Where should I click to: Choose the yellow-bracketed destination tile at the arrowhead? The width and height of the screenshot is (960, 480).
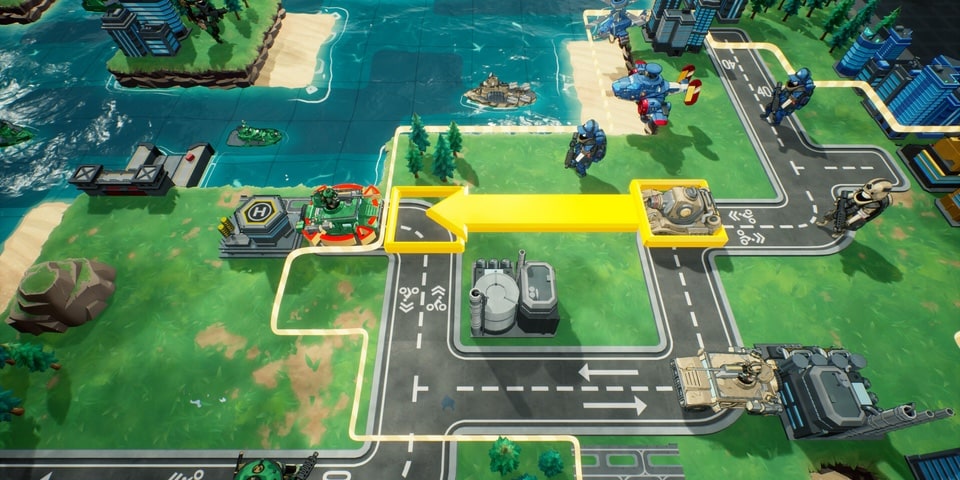tap(424, 220)
